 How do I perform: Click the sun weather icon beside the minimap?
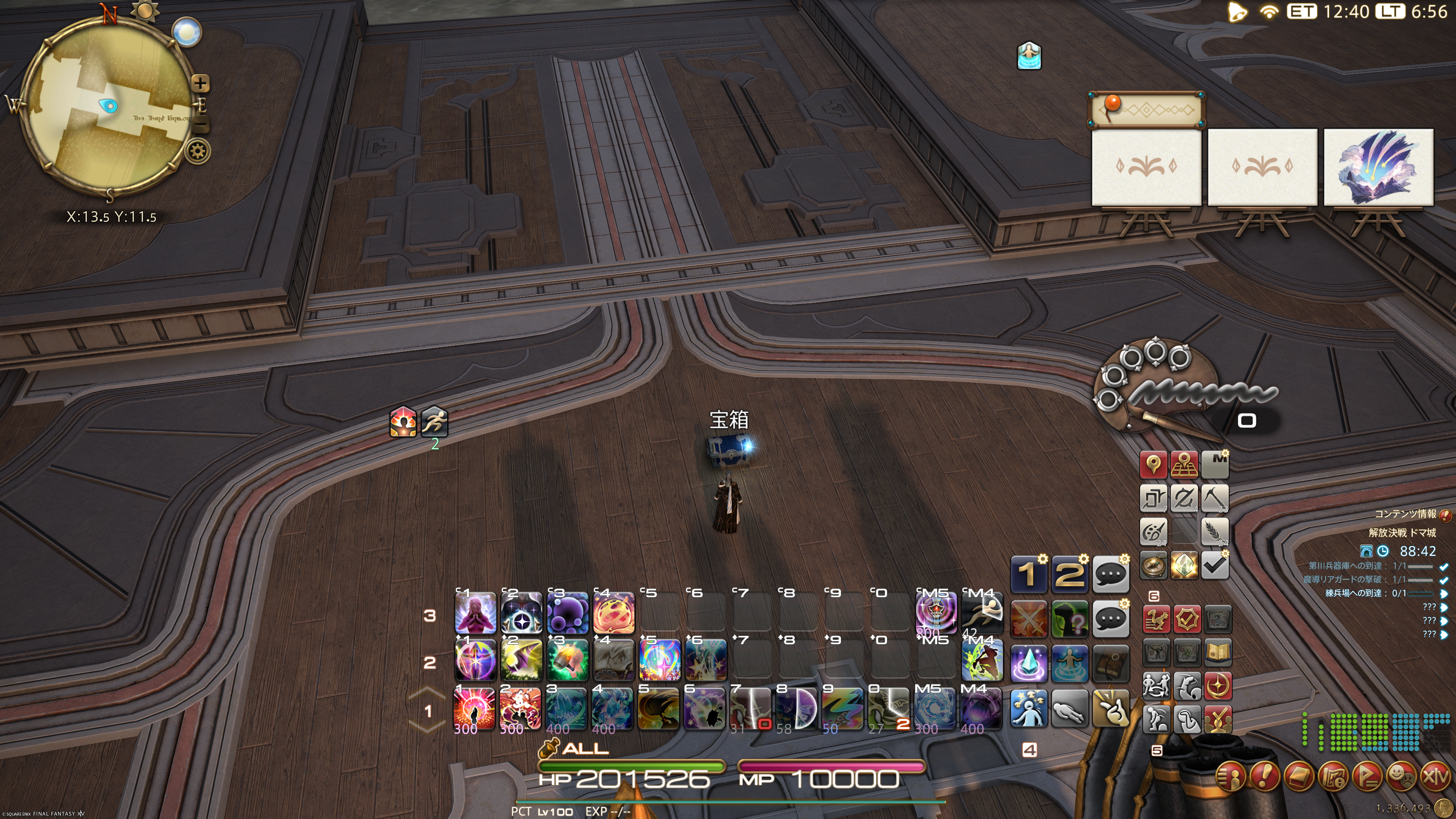coord(145,10)
